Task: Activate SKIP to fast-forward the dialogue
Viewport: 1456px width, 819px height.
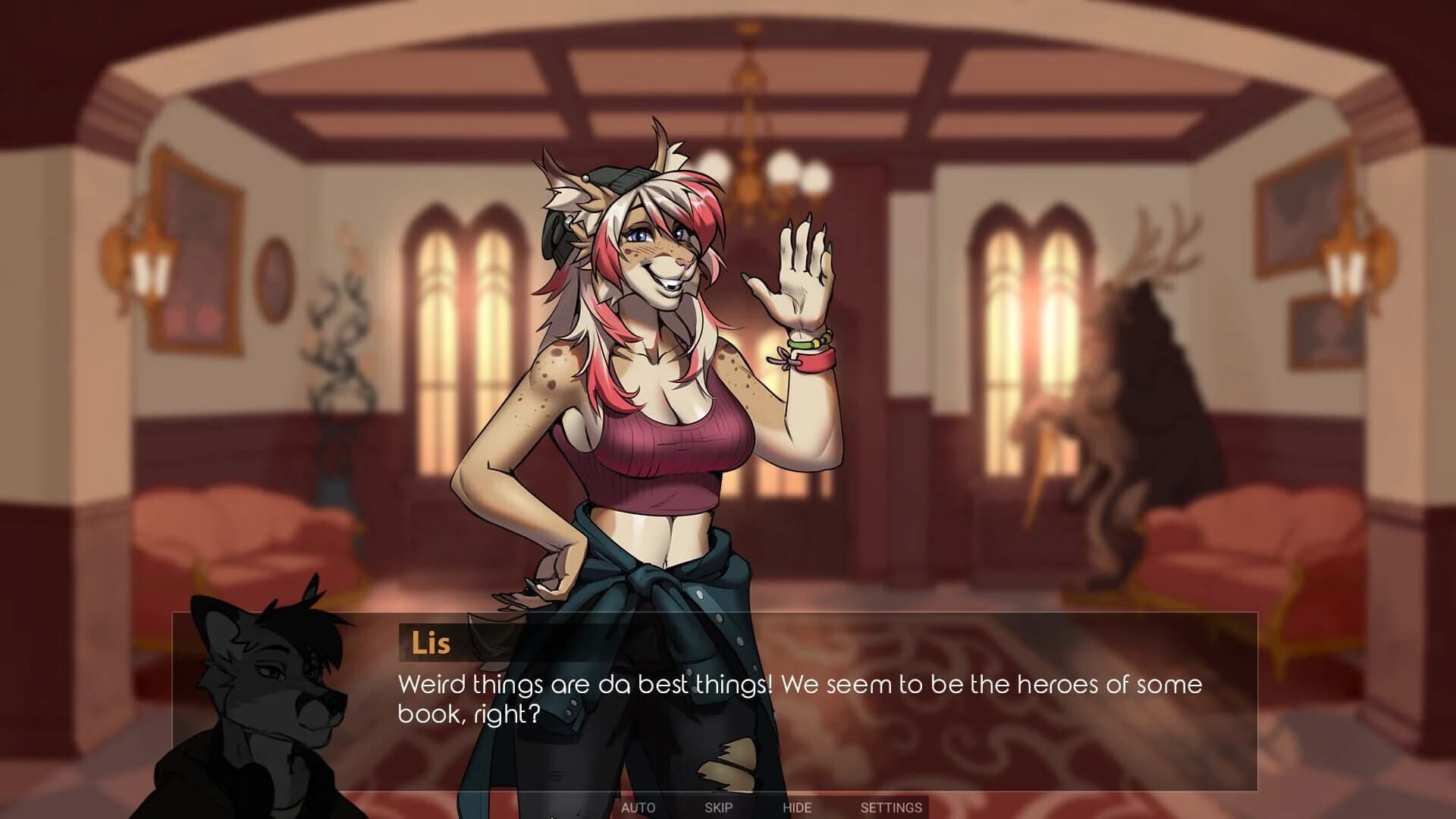Action: 717,808
